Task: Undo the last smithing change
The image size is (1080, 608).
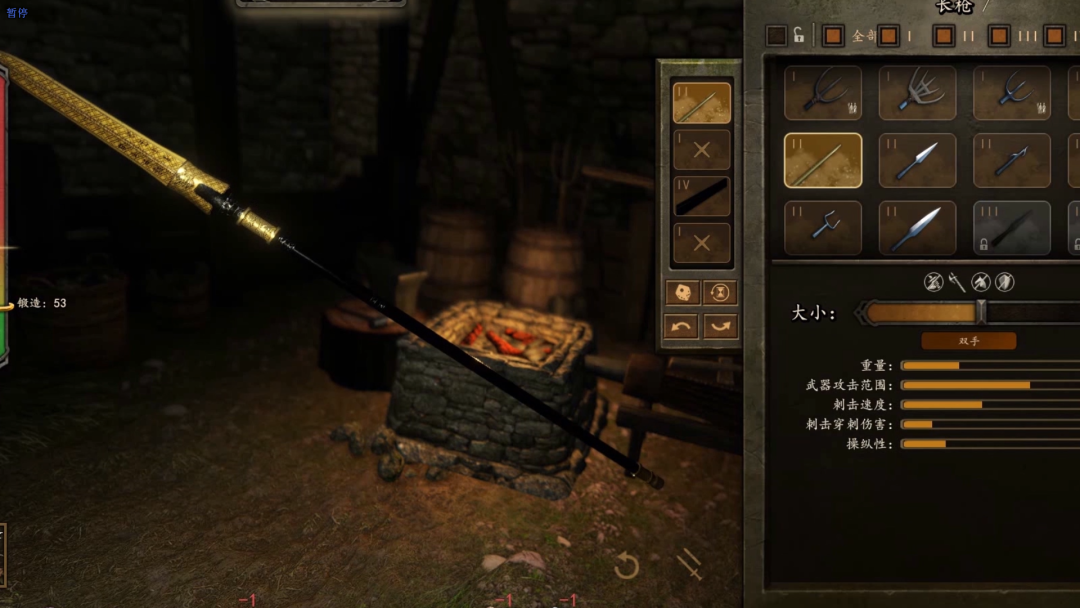Action: click(x=681, y=327)
